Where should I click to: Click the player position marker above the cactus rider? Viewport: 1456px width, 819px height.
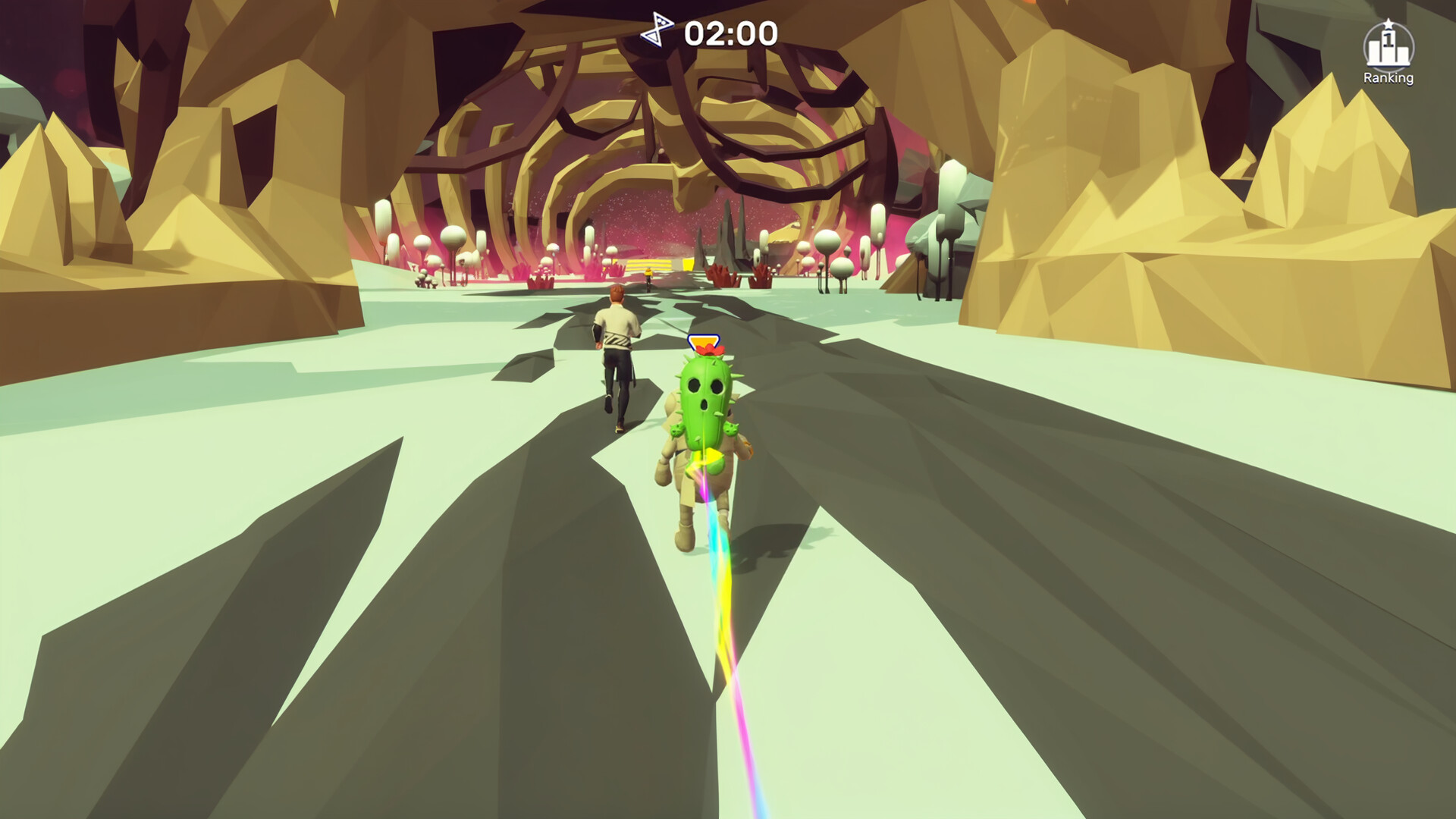704,341
